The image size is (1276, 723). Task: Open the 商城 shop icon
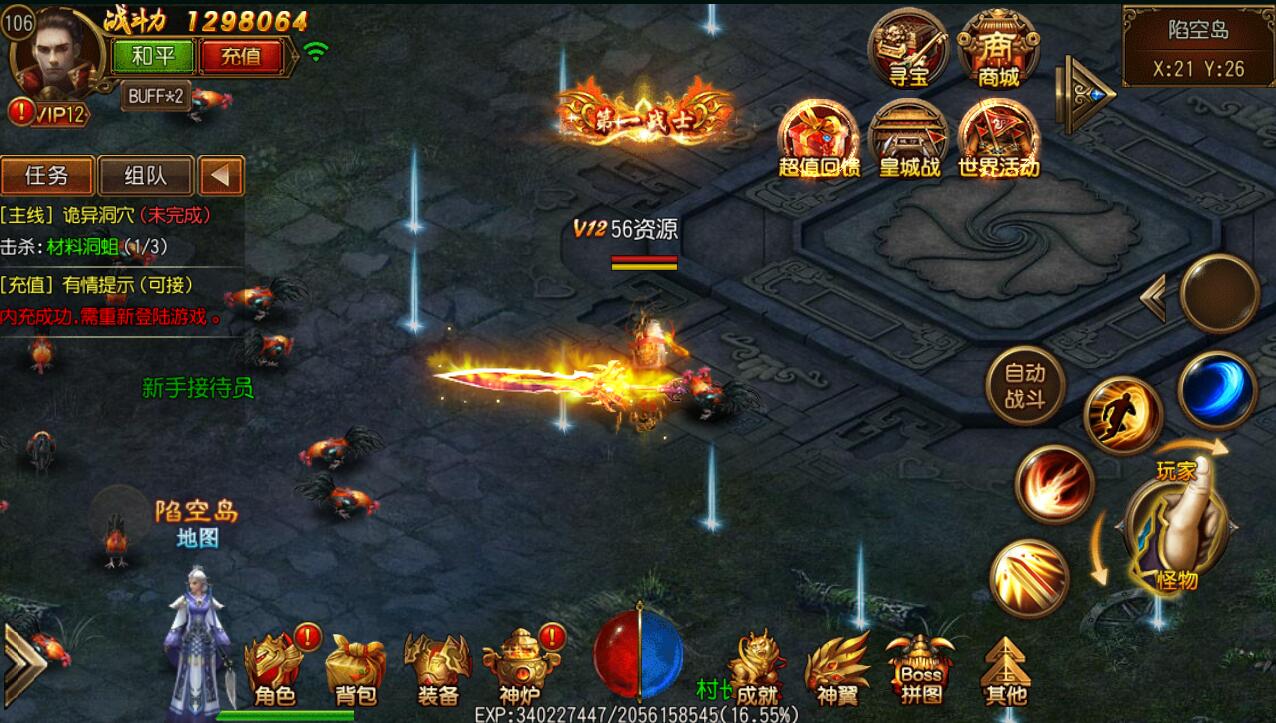(998, 48)
